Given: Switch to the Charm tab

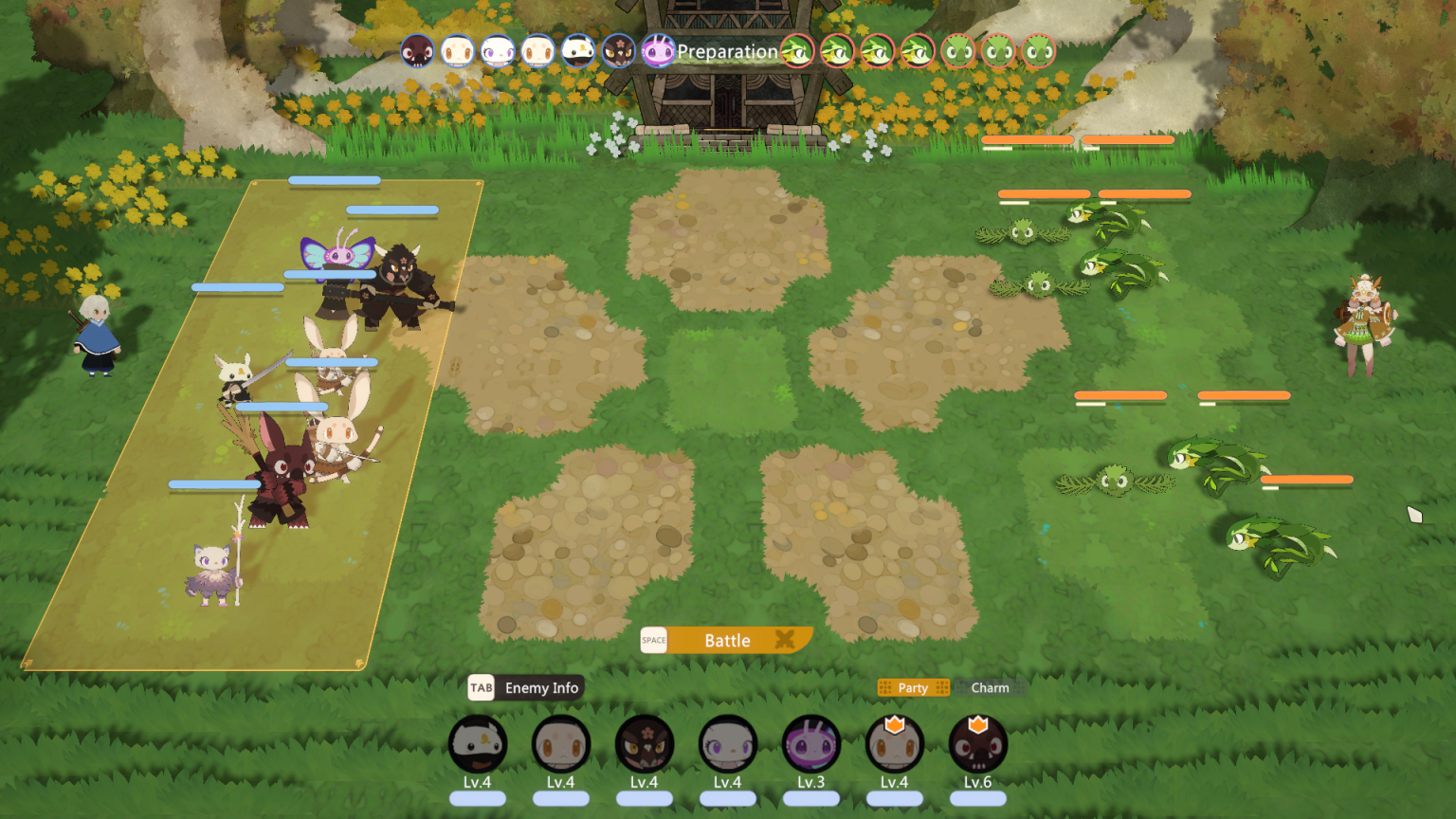Looking at the screenshot, I should (990, 687).
